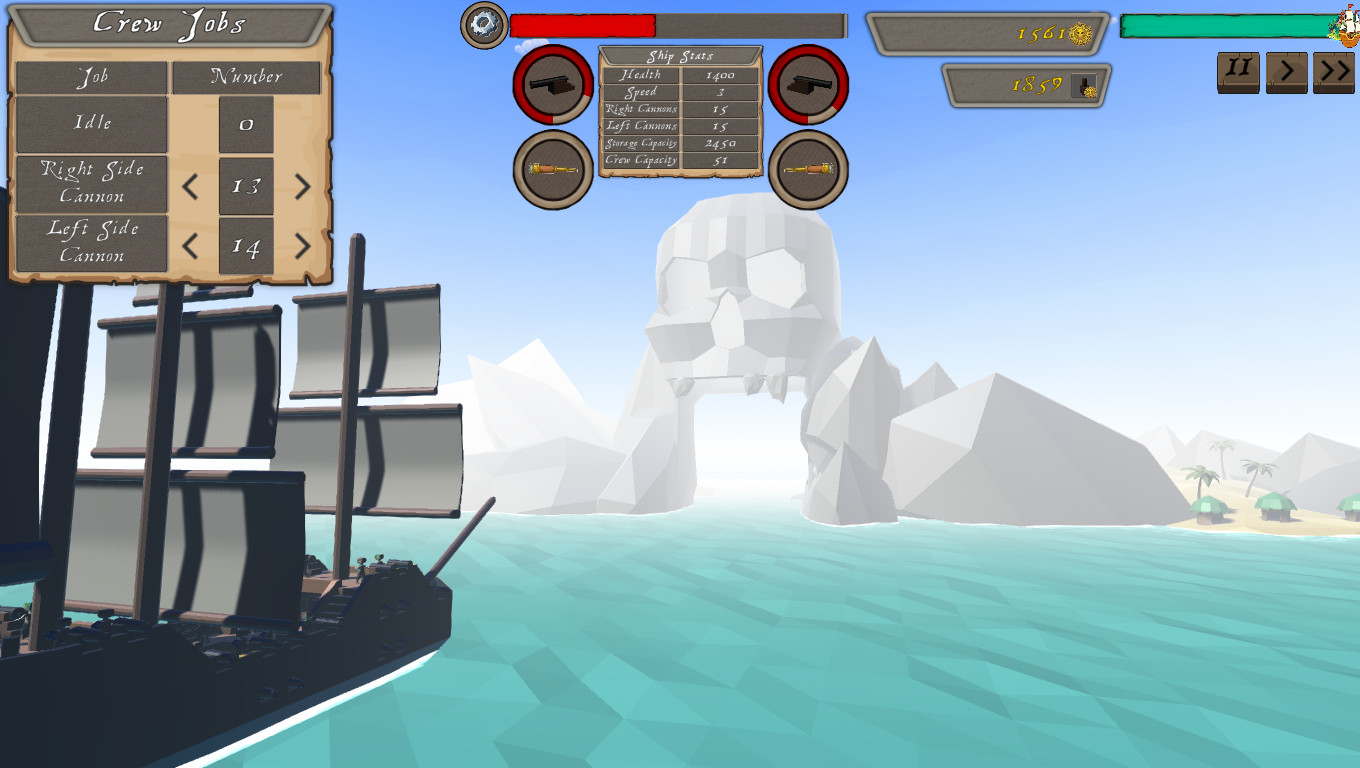Screen dimensions: 1360x768
Task: Enable normal speed with the single arrow button
Action: click(1286, 71)
